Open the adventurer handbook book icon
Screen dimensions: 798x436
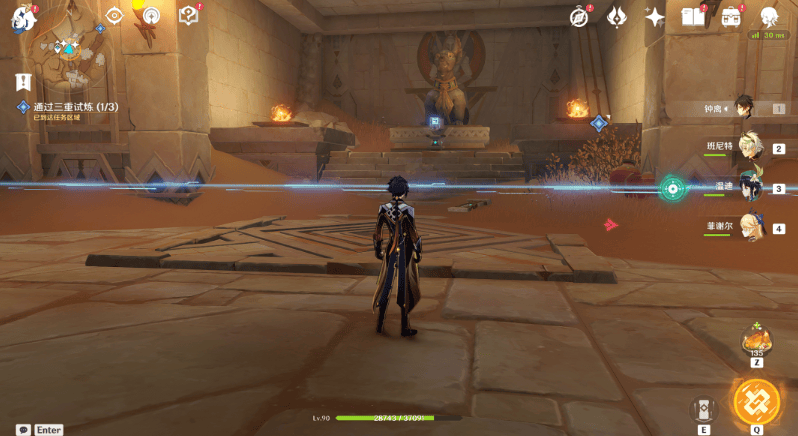pyautogui.click(x=692, y=17)
